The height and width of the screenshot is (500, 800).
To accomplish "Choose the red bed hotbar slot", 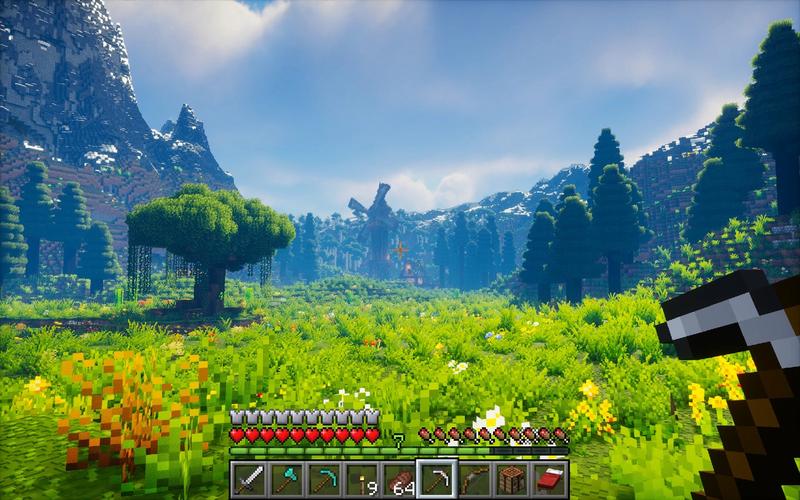I will point(549,479).
